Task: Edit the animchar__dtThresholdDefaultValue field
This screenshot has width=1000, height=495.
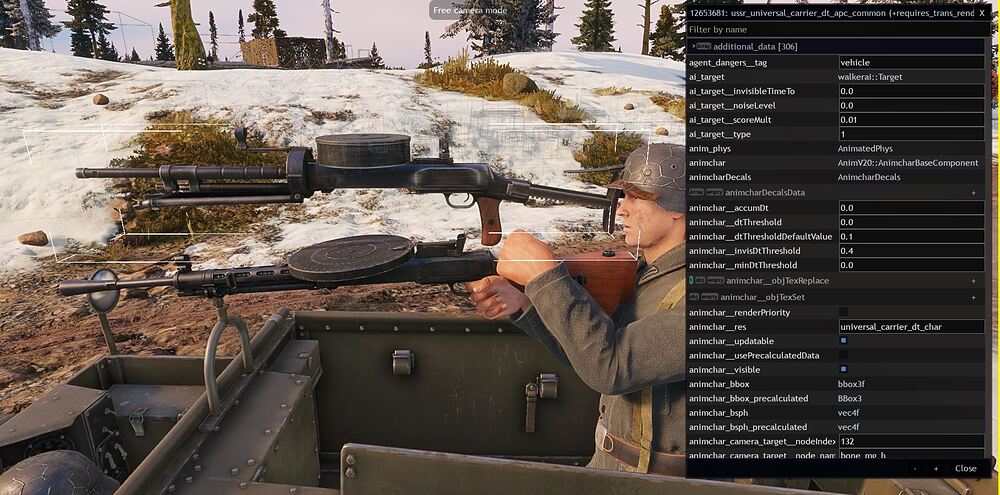Action: click(x=910, y=236)
